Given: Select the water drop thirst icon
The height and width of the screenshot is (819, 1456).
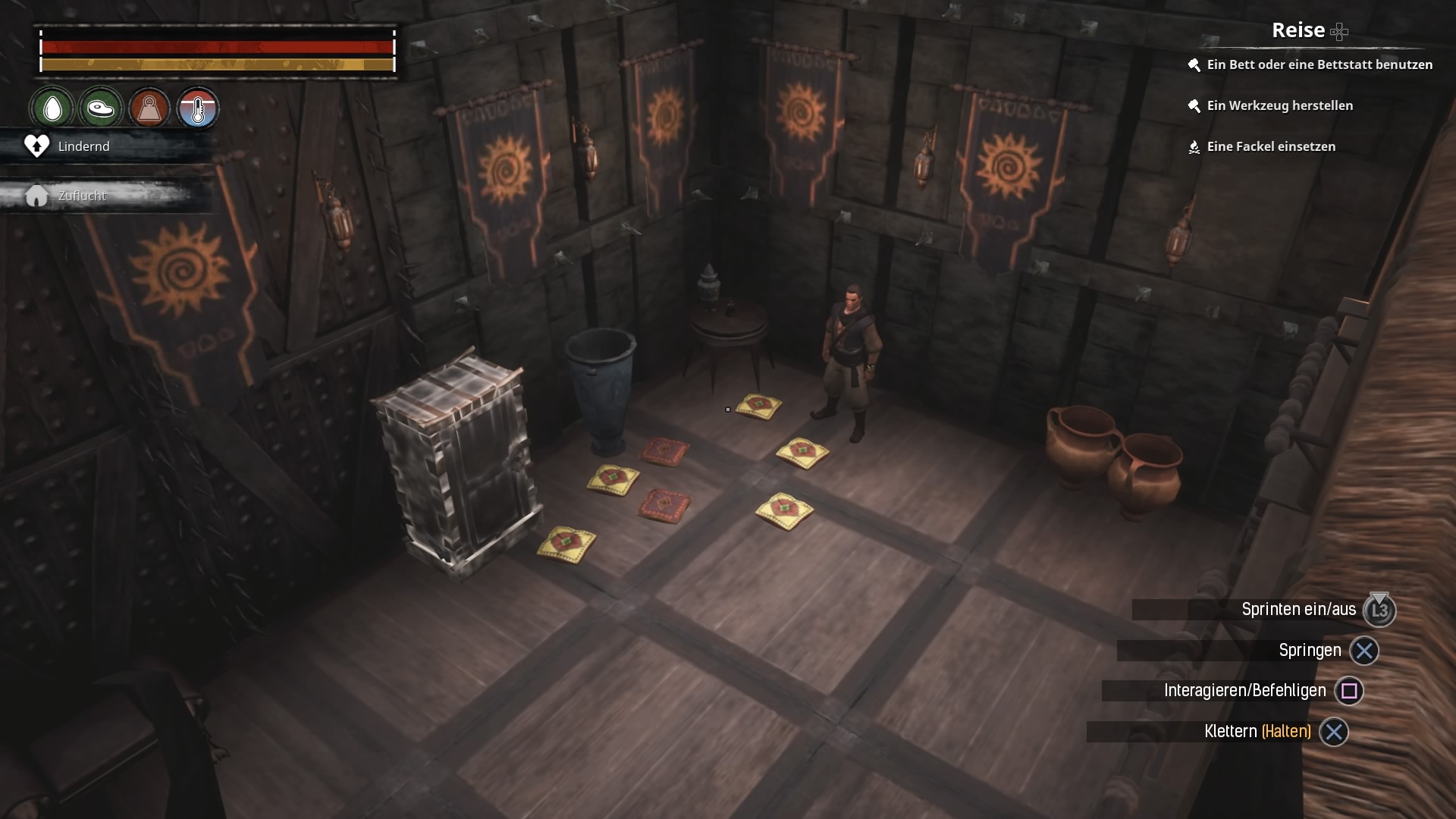Looking at the screenshot, I should [52, 108].
